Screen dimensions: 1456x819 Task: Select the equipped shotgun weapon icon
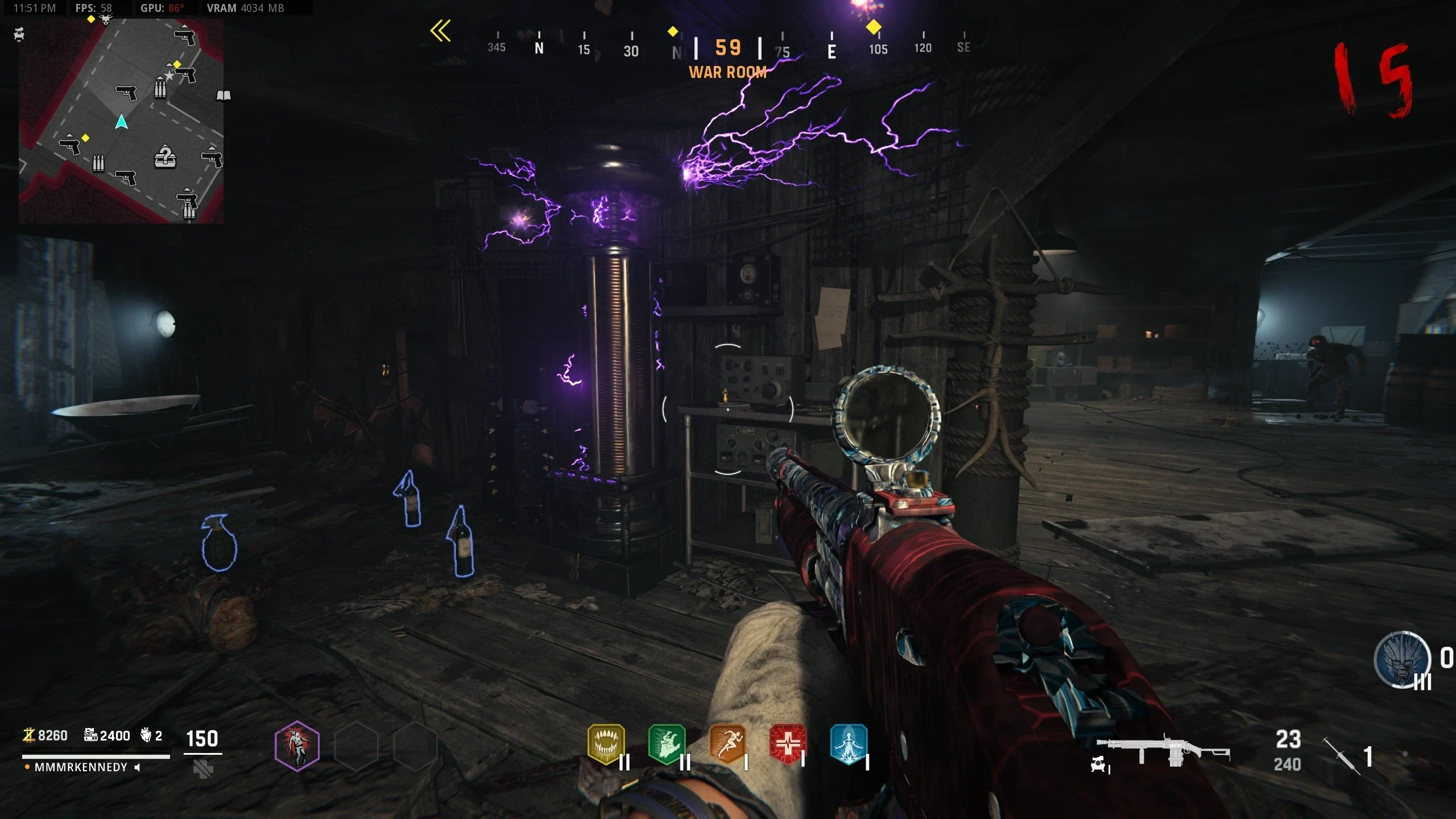tap(1163, 751)
